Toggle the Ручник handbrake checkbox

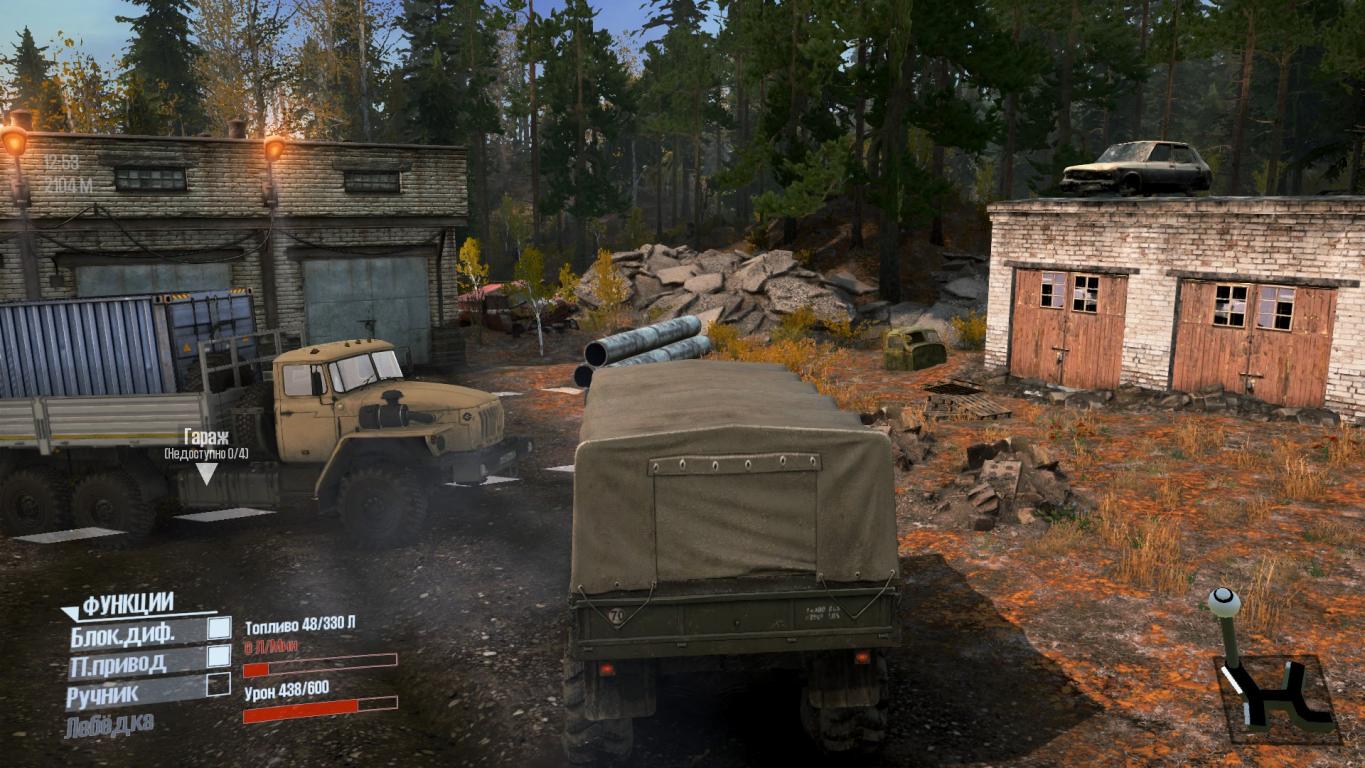[x=219, y=684]
